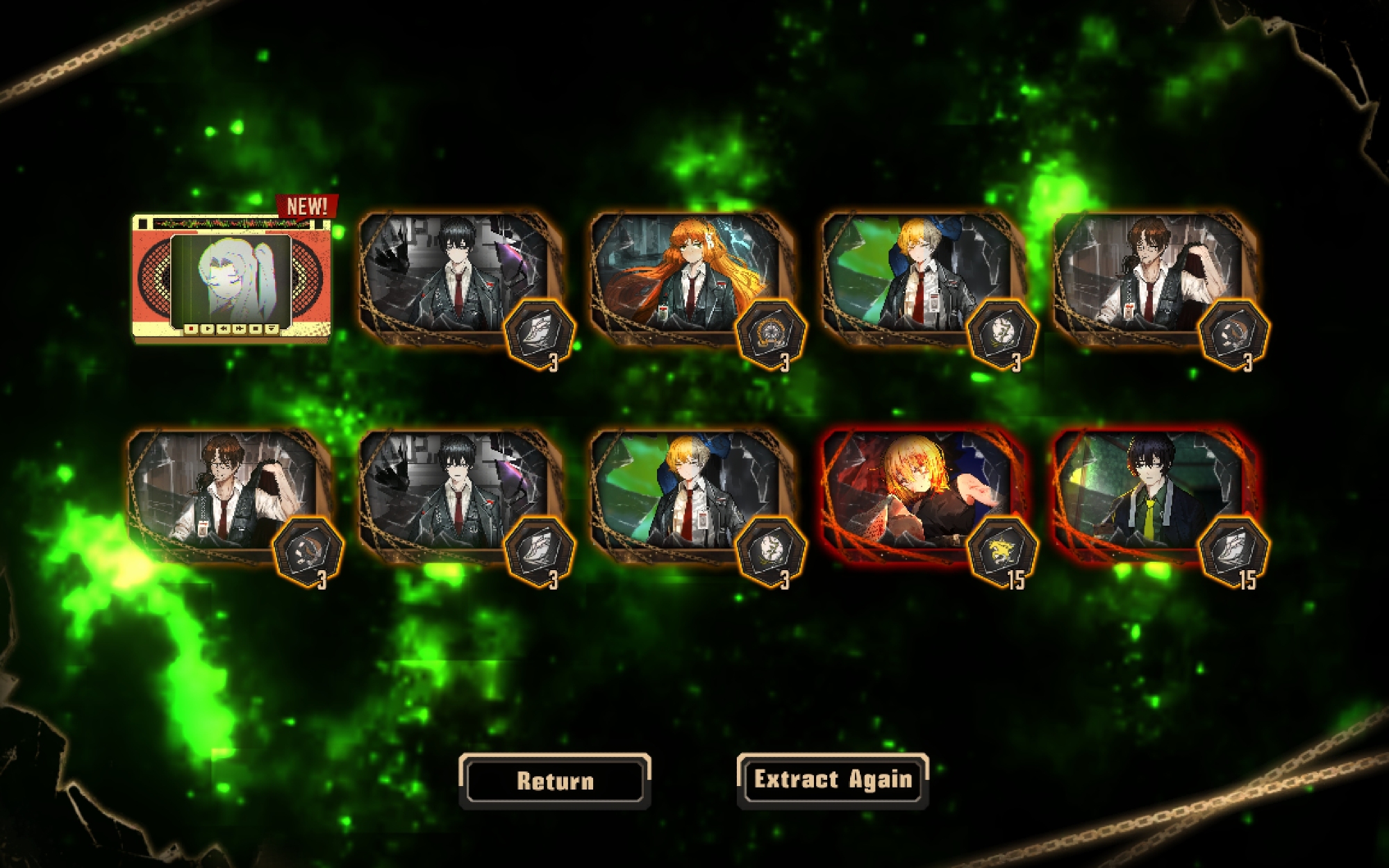Choose Extract Again
This screenshot has height=868, width=1389.
(x=833, y=780)
